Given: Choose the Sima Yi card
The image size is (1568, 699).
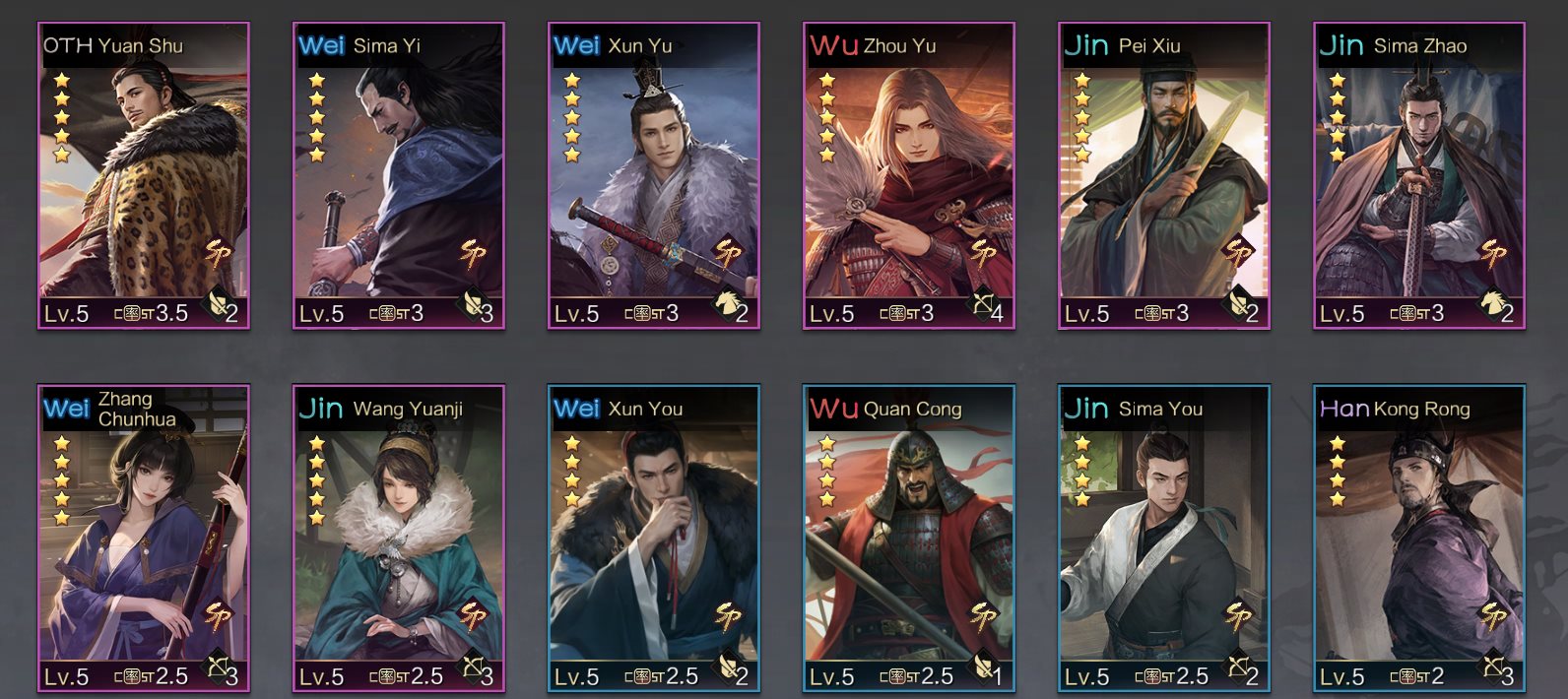Looking at the screenshot, I should (x=399, y=177).
